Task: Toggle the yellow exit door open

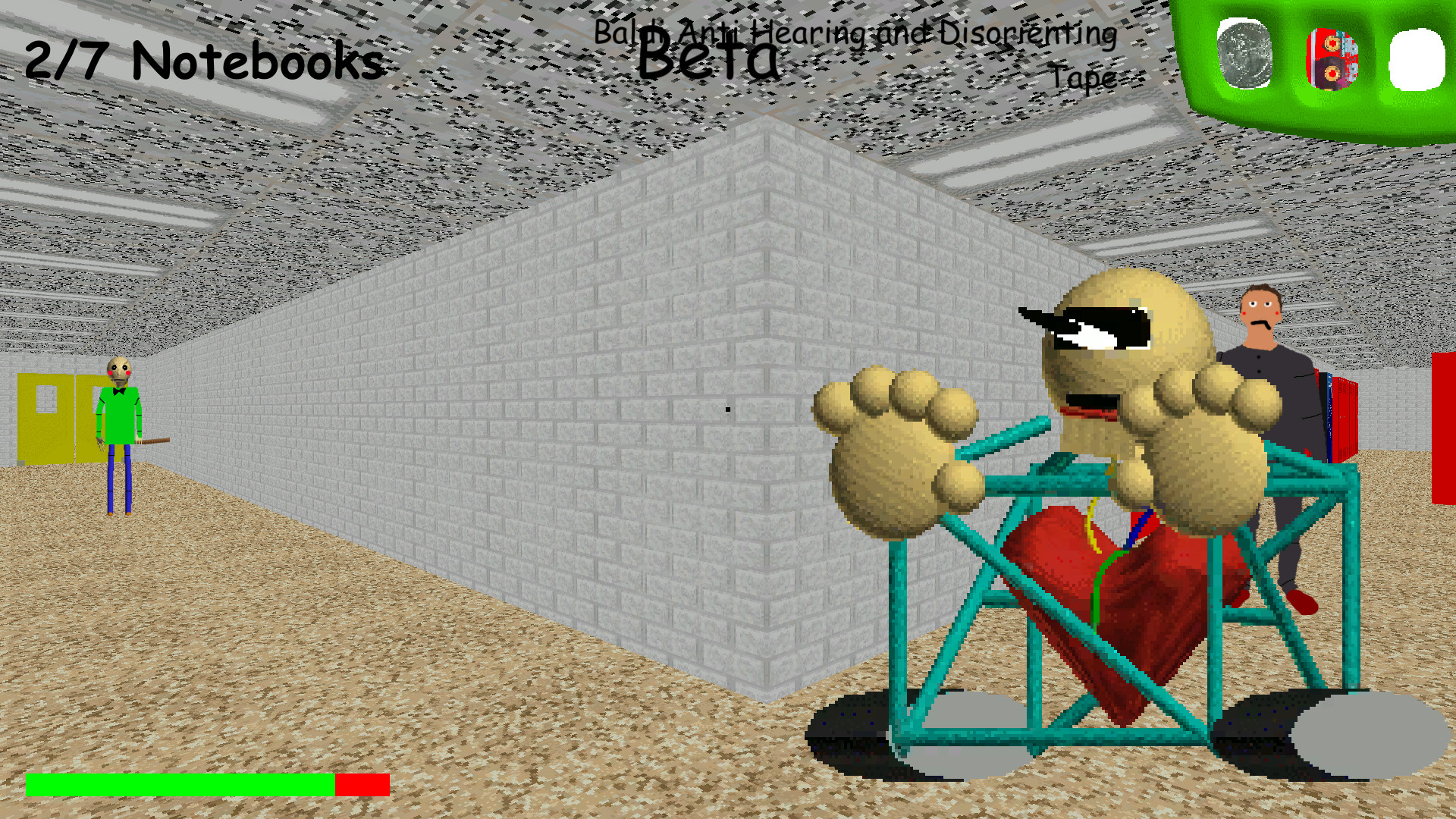Action: pyautogui.click(x=45, y=417)
